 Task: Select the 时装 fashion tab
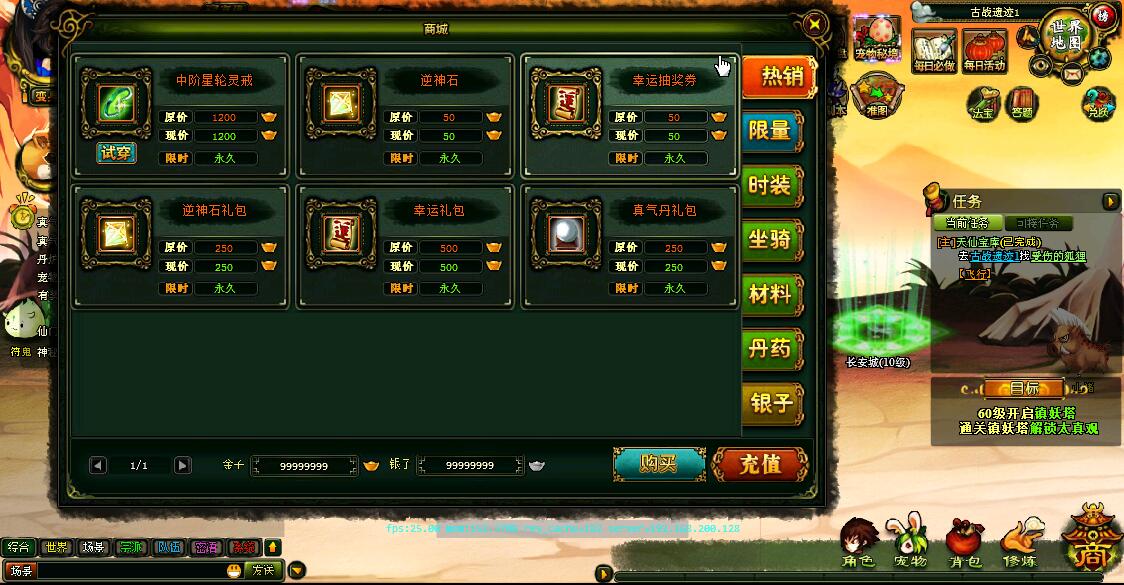(771, 185)
